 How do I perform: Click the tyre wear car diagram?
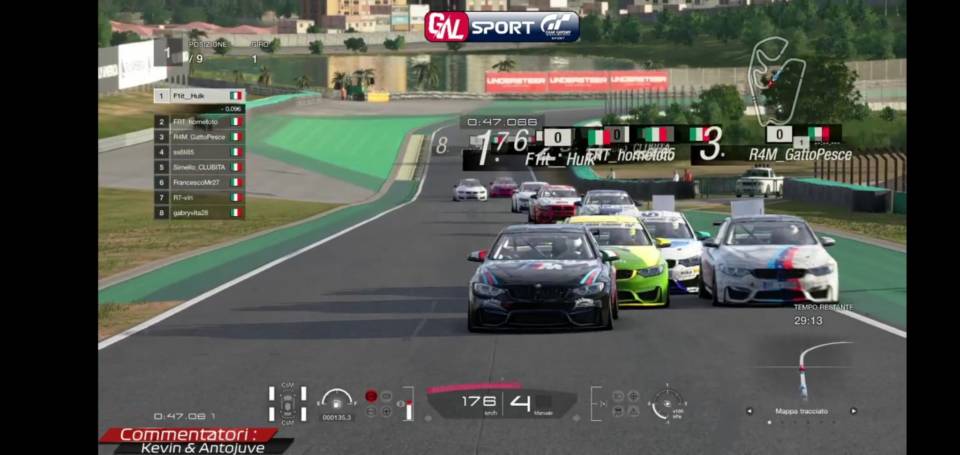(x=287, y=403)
